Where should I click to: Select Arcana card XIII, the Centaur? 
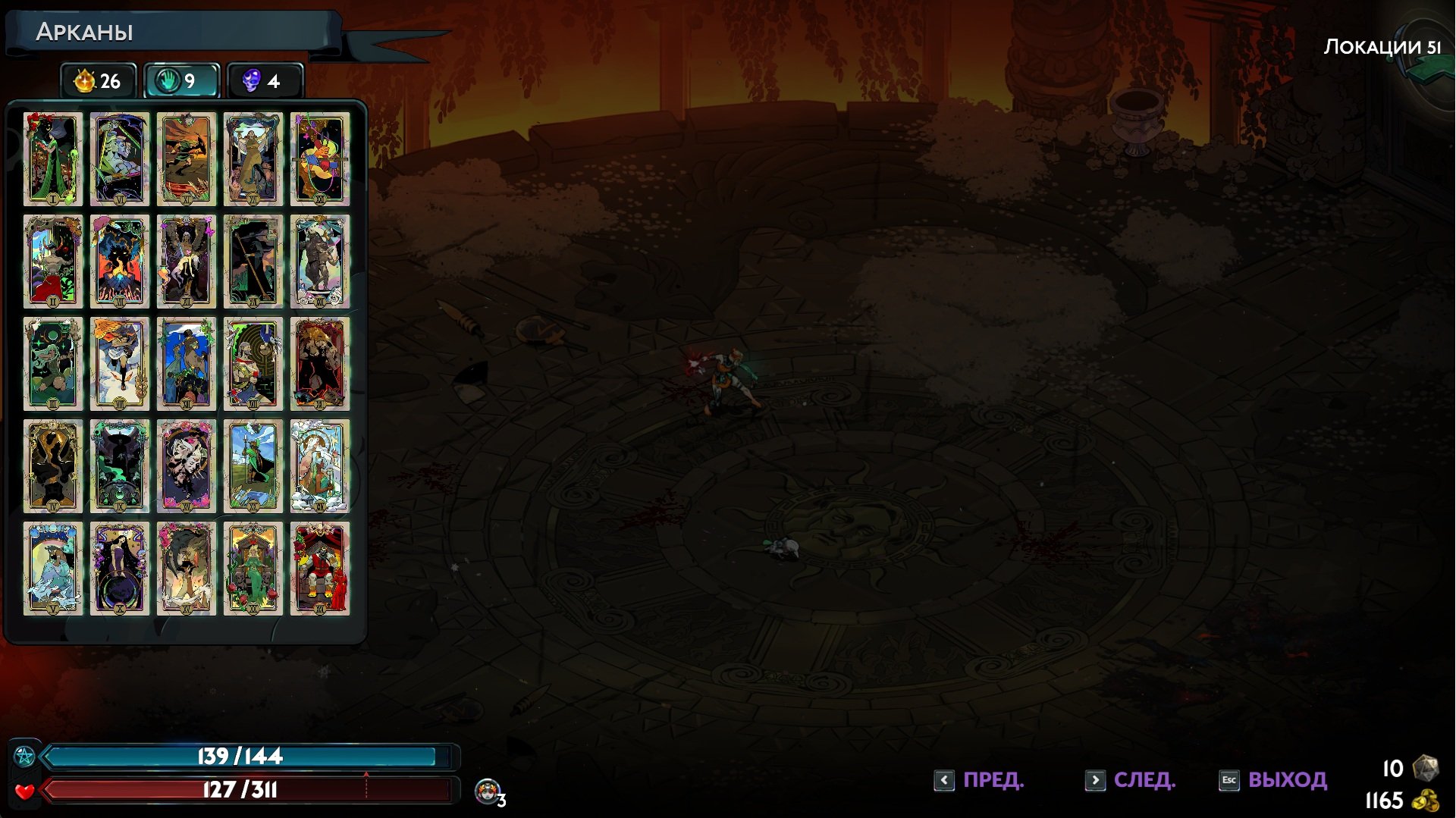pos(186,364)
